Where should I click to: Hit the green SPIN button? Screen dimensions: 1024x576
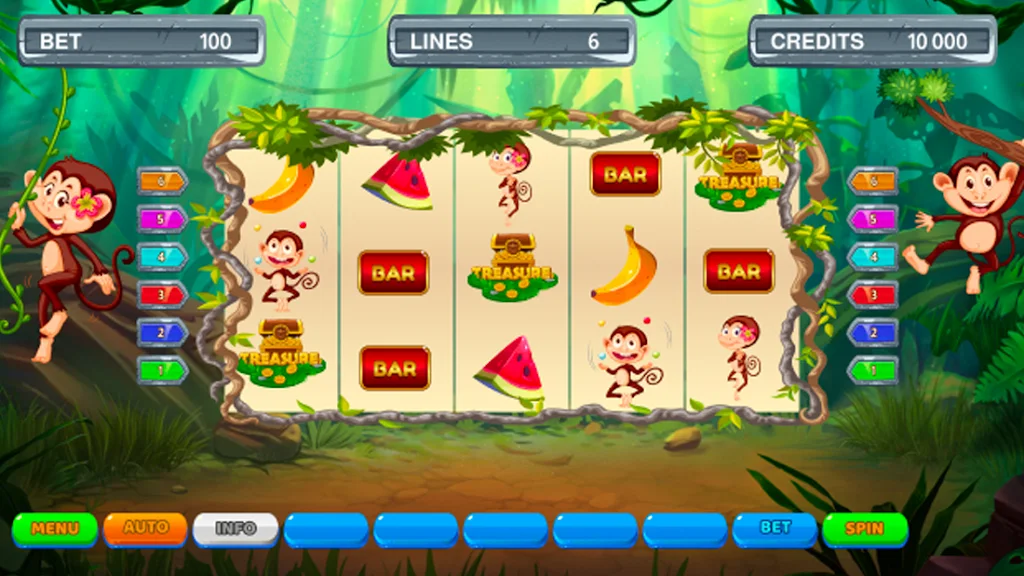[864, 528]
